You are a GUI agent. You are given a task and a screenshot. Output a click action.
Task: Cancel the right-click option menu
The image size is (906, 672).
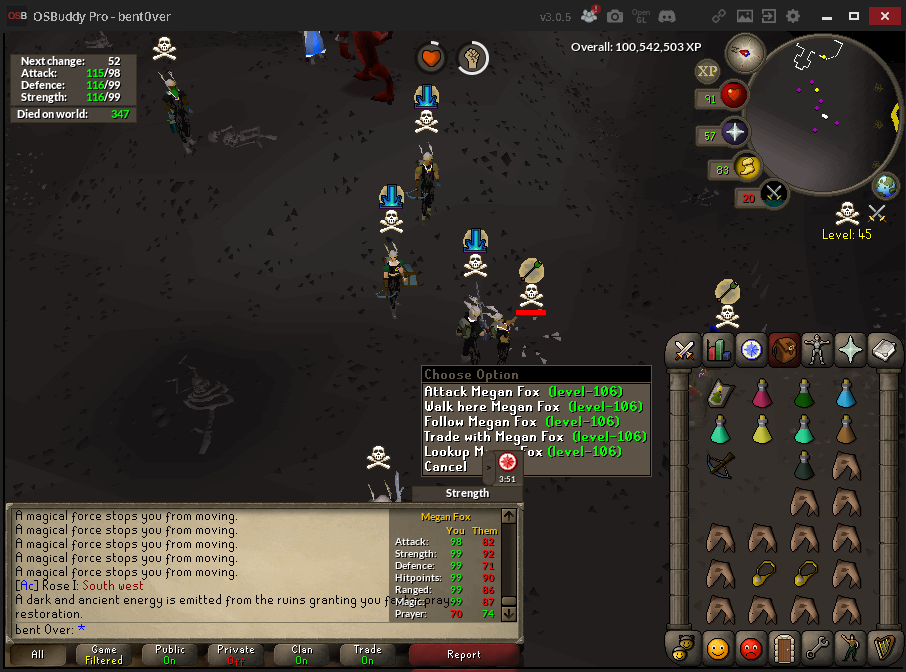pos(445,466)
